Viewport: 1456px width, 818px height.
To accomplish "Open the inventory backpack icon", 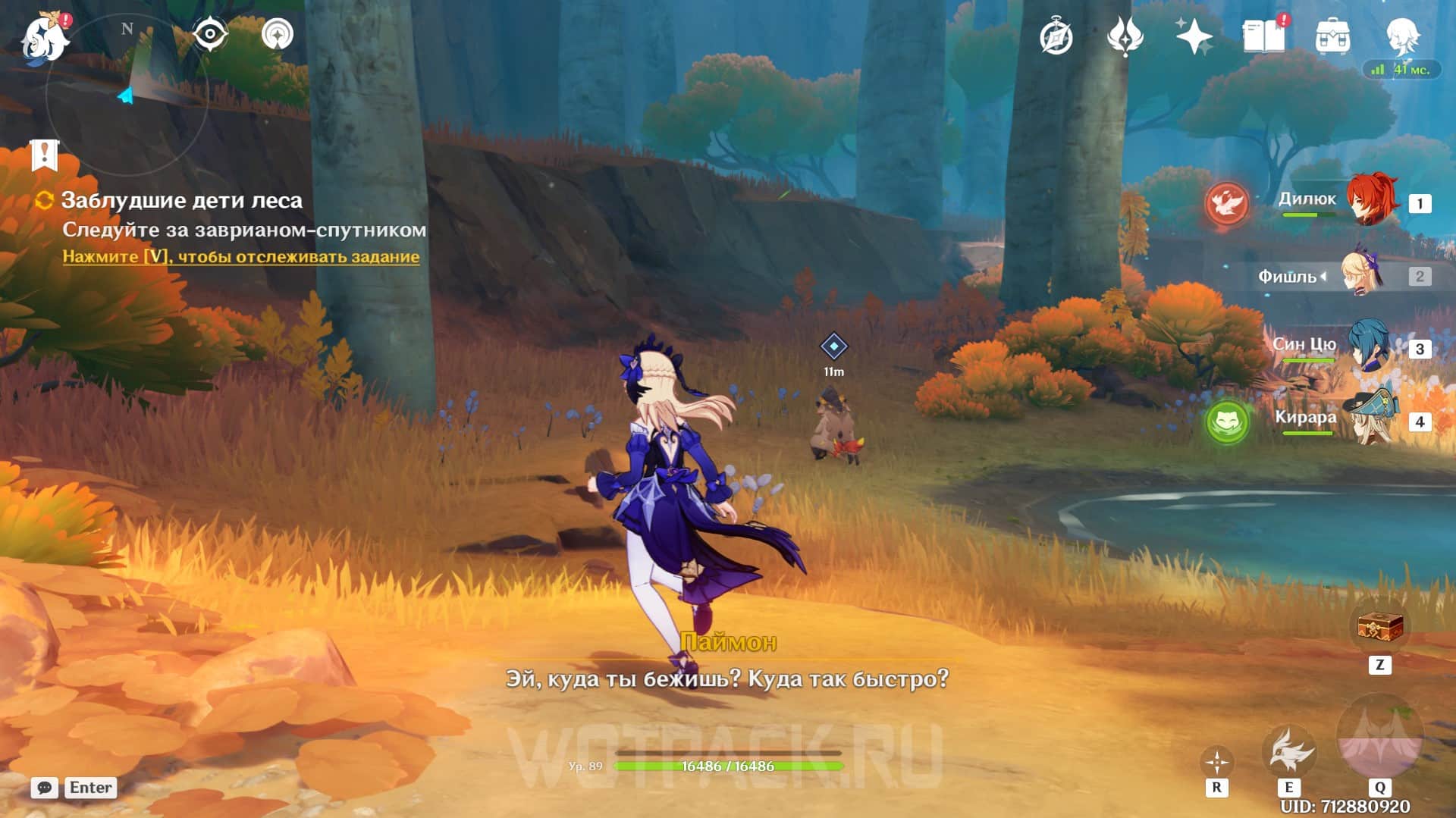I will (1332, 36).
